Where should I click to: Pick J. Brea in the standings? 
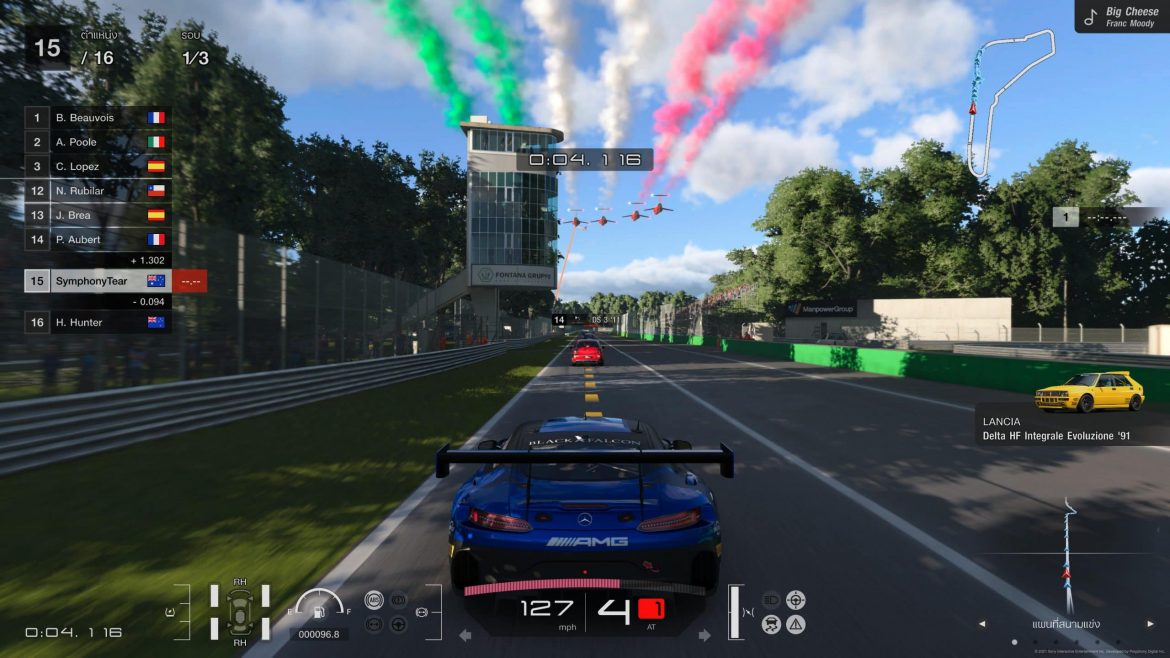click(x=97, y=215)
